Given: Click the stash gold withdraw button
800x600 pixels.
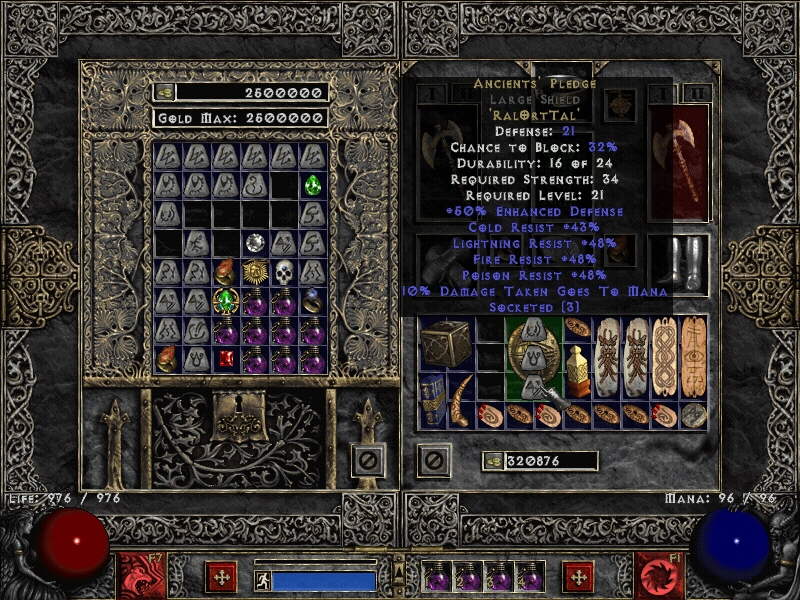Looking at the screenshot, I should click(165, 92).
